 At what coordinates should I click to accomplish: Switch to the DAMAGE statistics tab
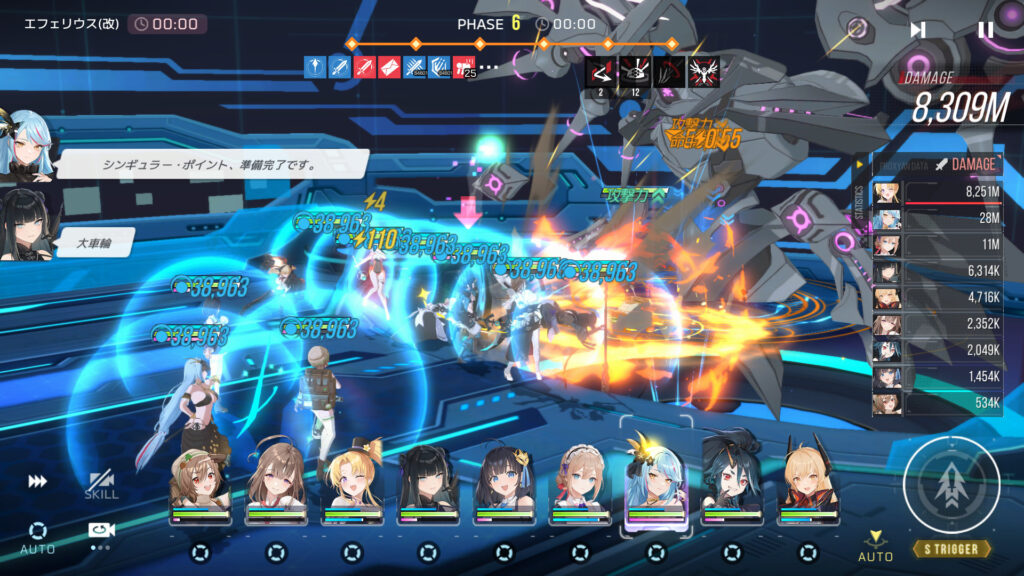point(965,165)
